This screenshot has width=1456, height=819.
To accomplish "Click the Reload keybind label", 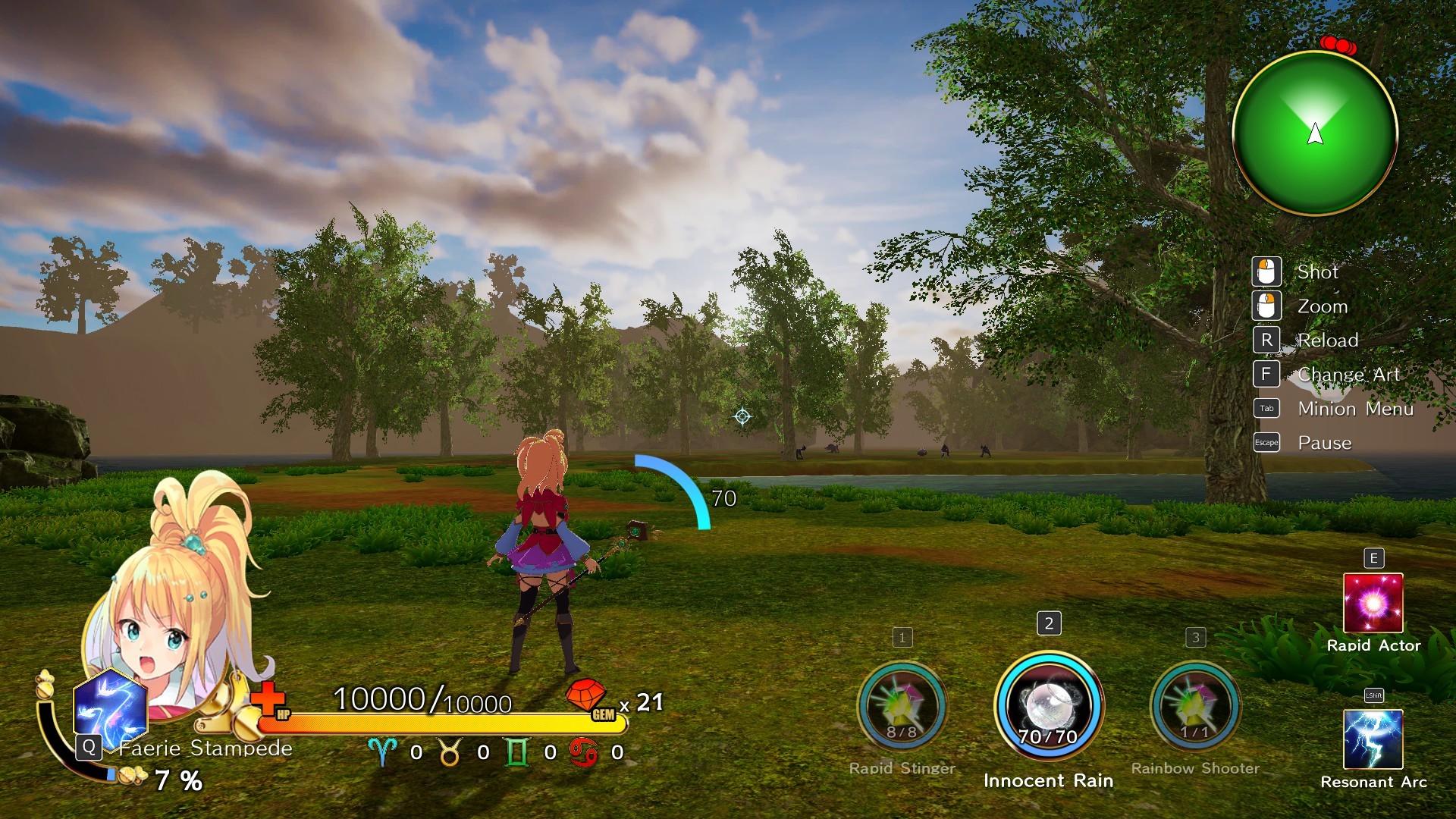I will (x=1328, y=340).
